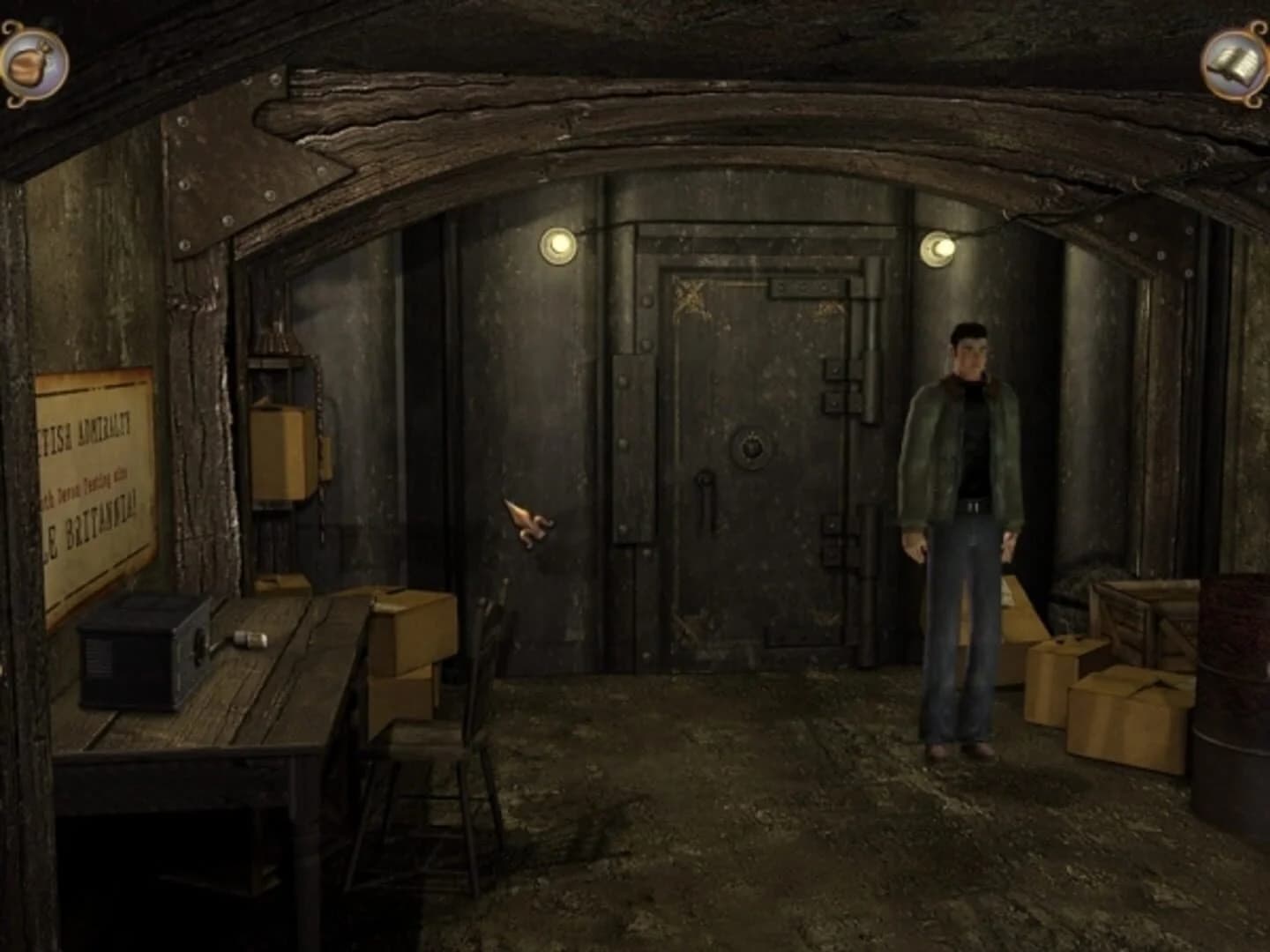Examine the left hanging lamp above the door
Image resolution: width=1270 pixels, height=952 pixels.
click(559, 244)
